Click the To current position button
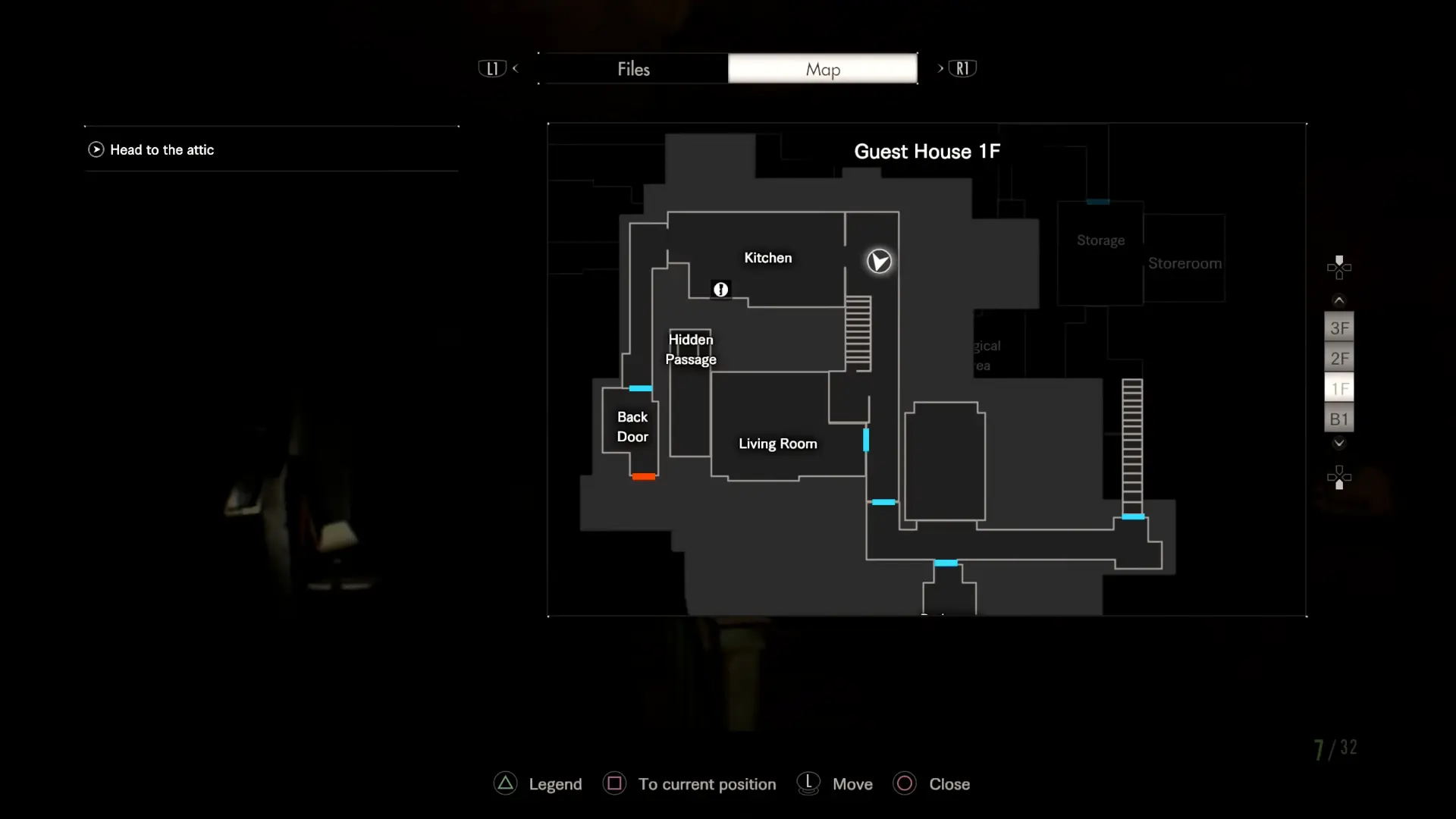1456x819 pixels. coord(708,783)
